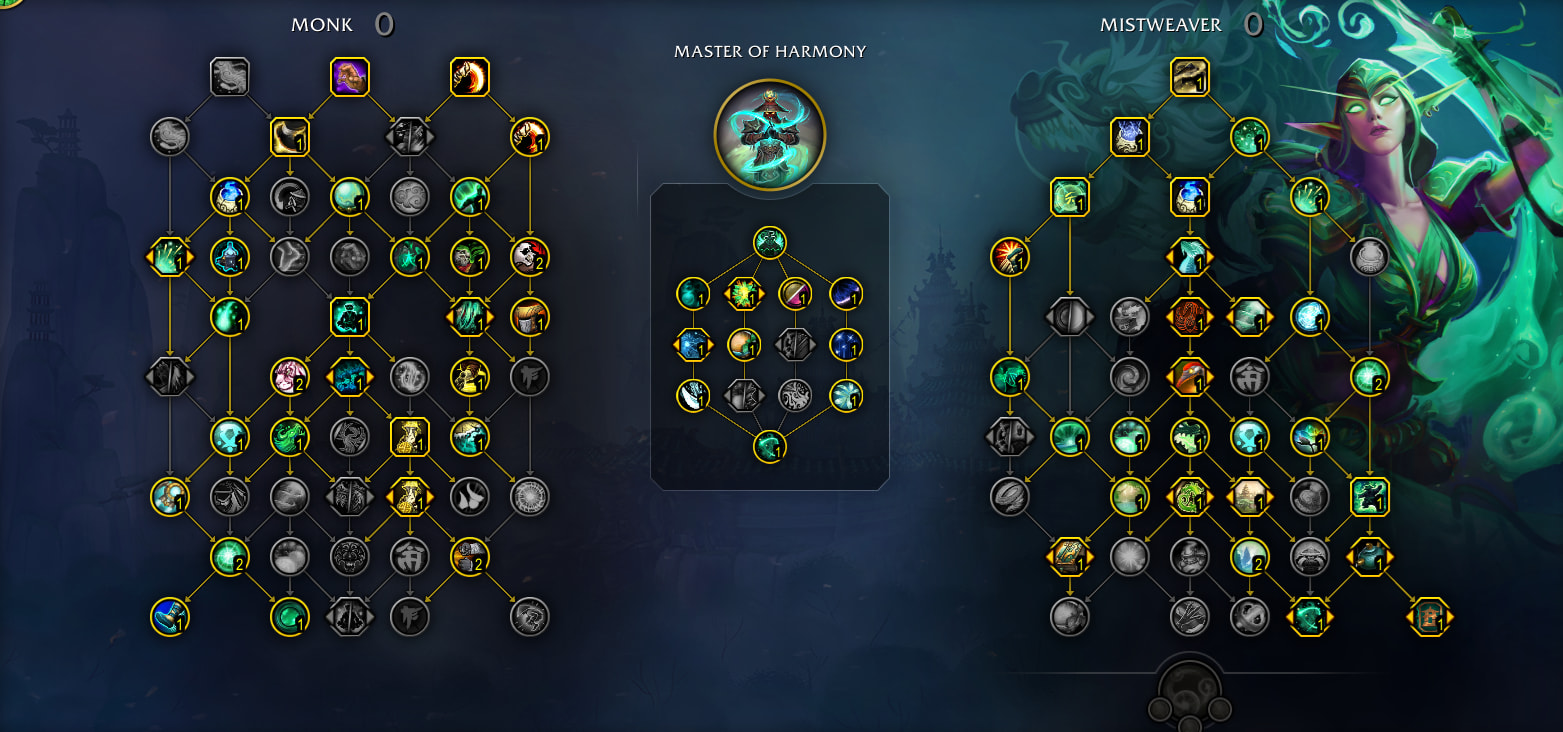This screenshot has height=732, width=1563.
Task: Choose the orange lantern capstone choice node
Action: coord(1429,617)
